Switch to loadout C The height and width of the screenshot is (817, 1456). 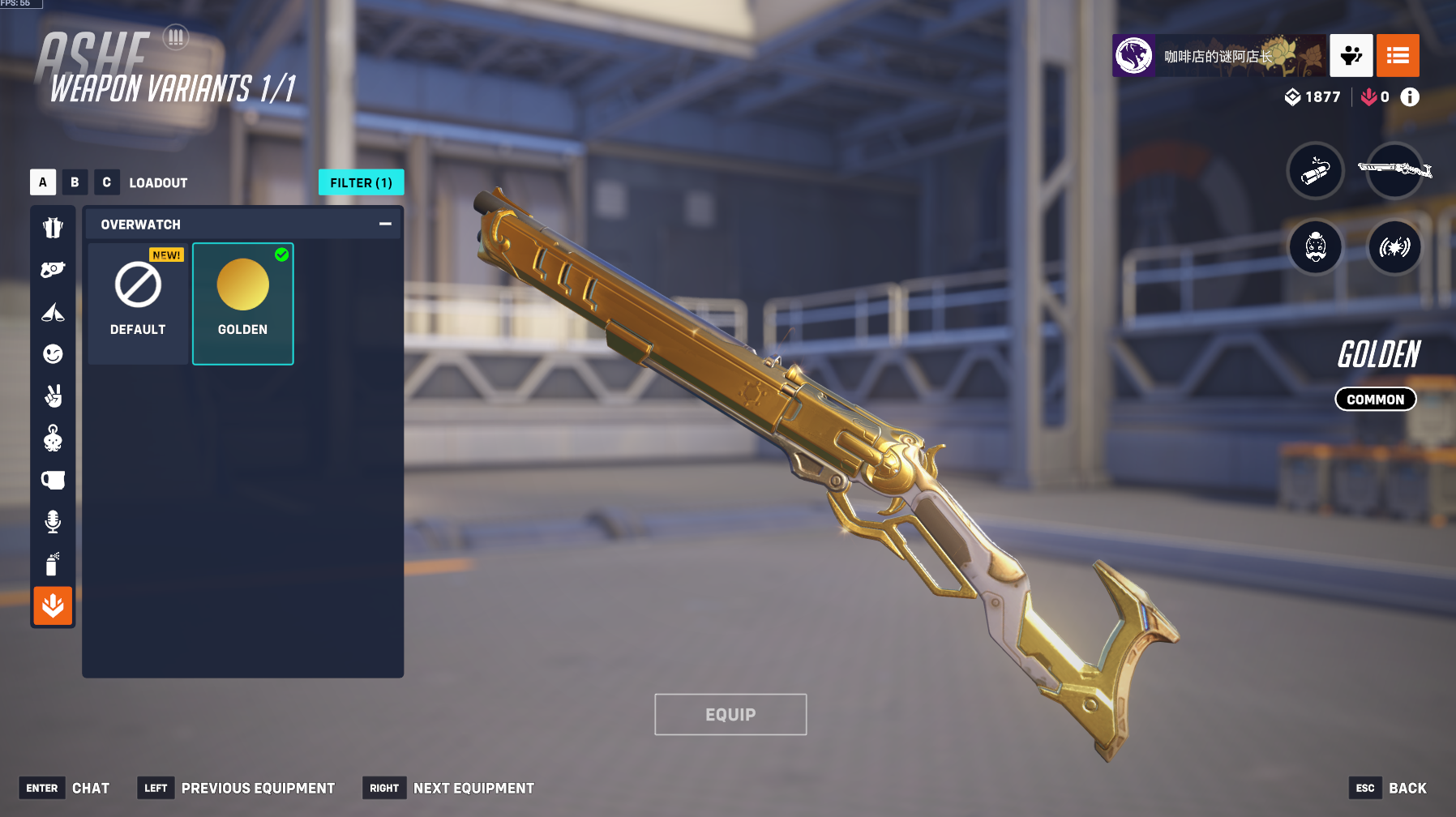[106, 182]
